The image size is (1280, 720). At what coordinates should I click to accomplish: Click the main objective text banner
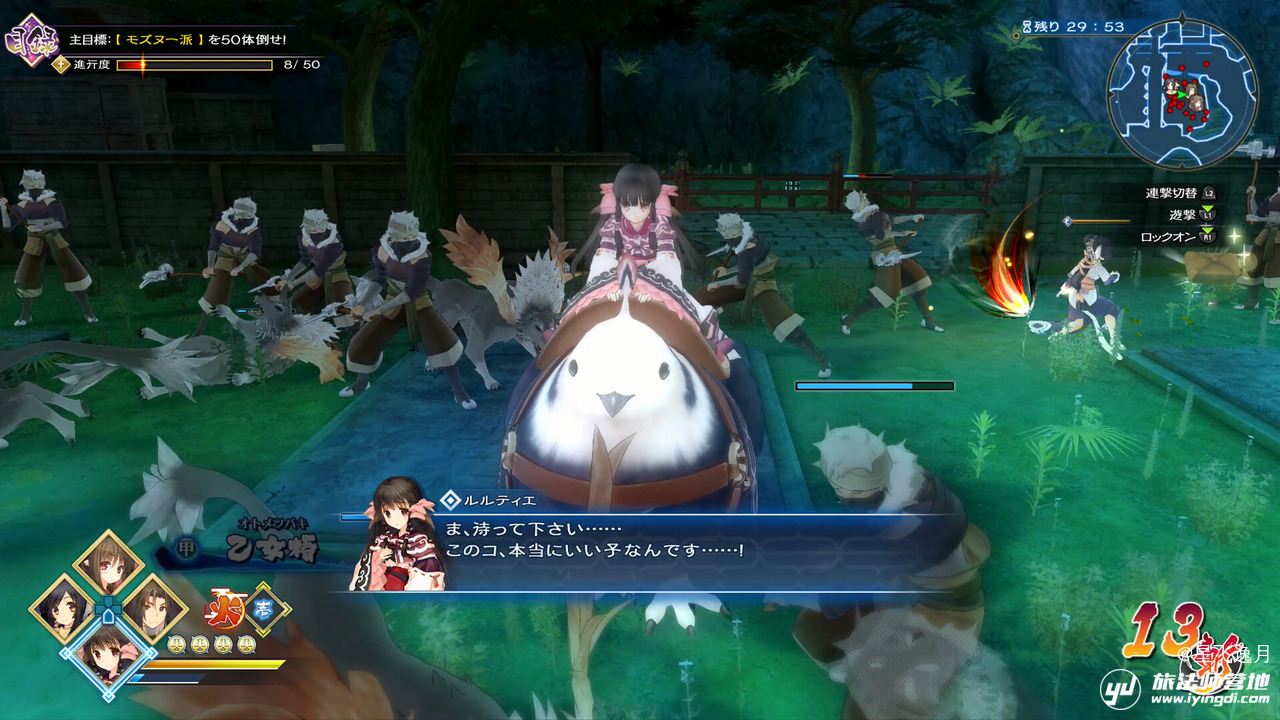pyautogui.click(x=178, y=40)
